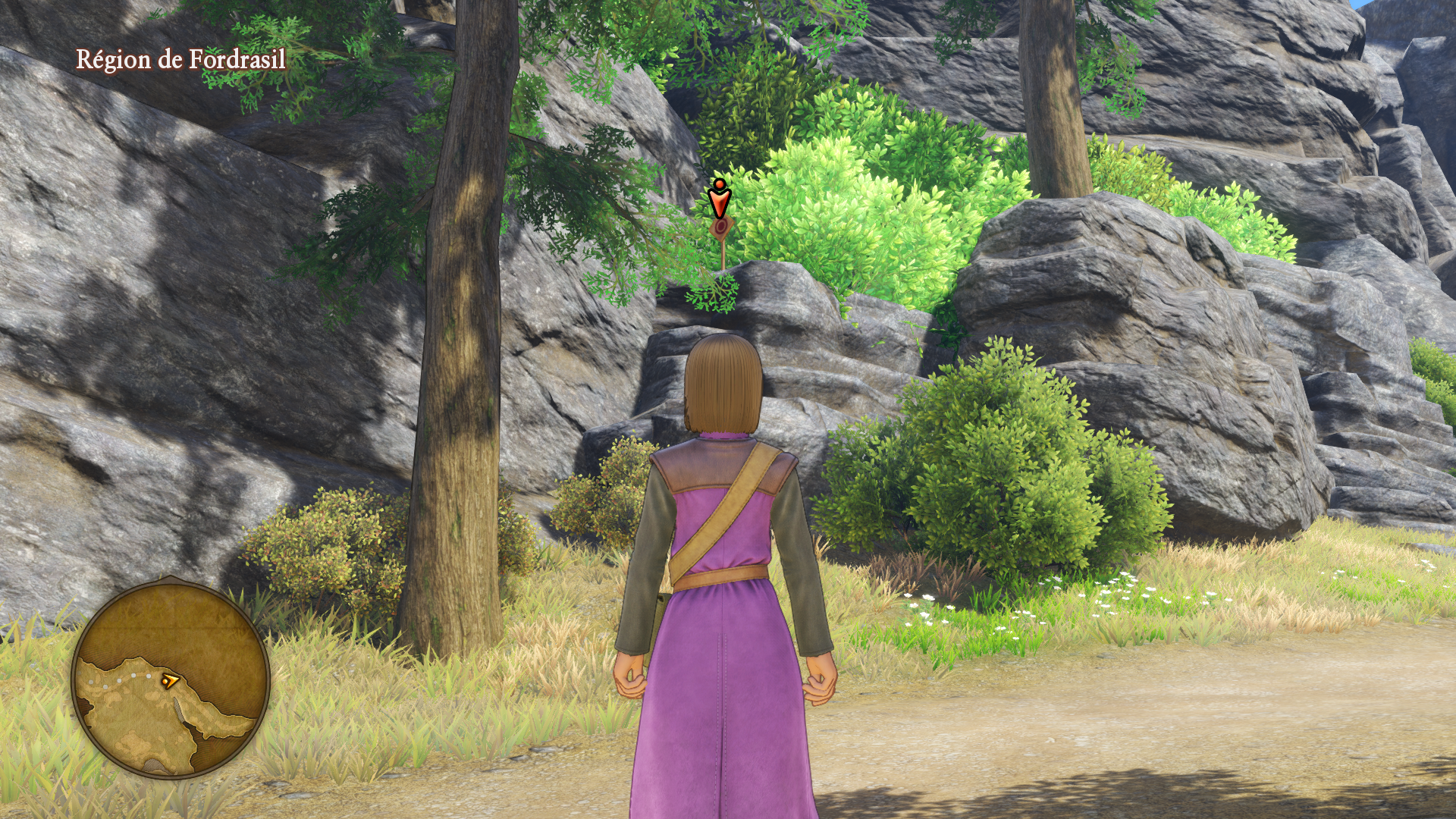The height and width of the screenshot is (819, 1456).
Task: Click the orange player arrow on minimap
Action: pos(169,681)
